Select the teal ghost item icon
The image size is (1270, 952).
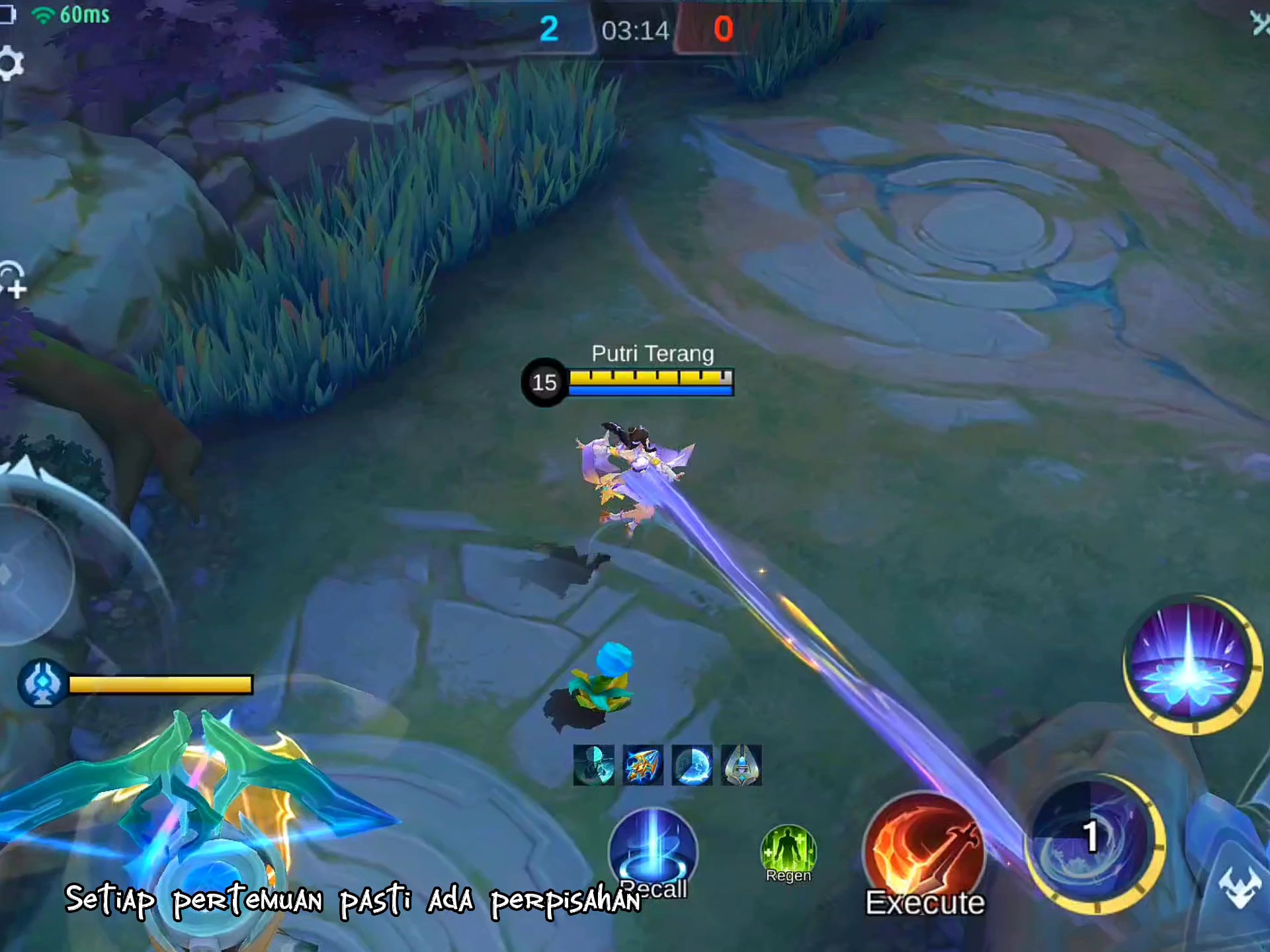[x=593, y=766]
